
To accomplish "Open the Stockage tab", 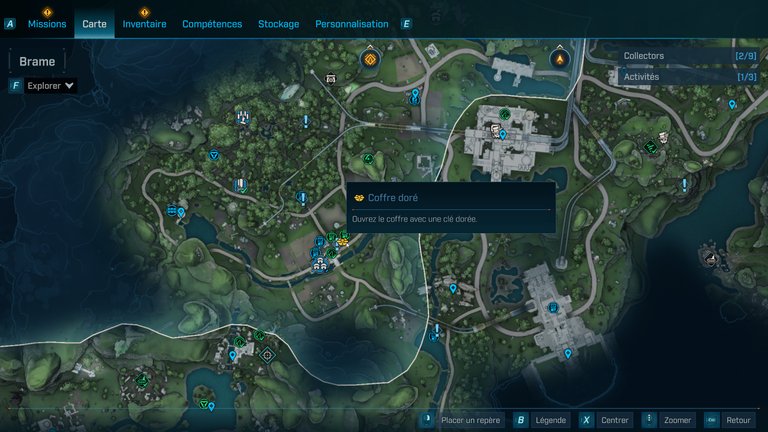I will tap(278, 24).
